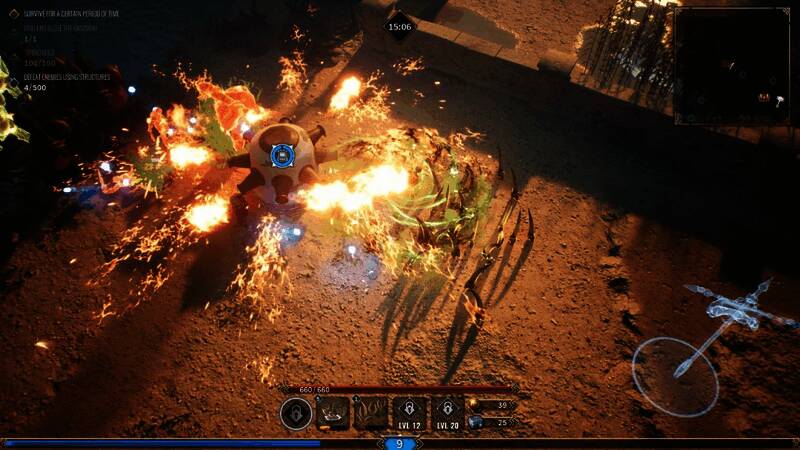Open the minimap in the corner
The width and height of the screenshot is (800, 450).
coord(731,66)
